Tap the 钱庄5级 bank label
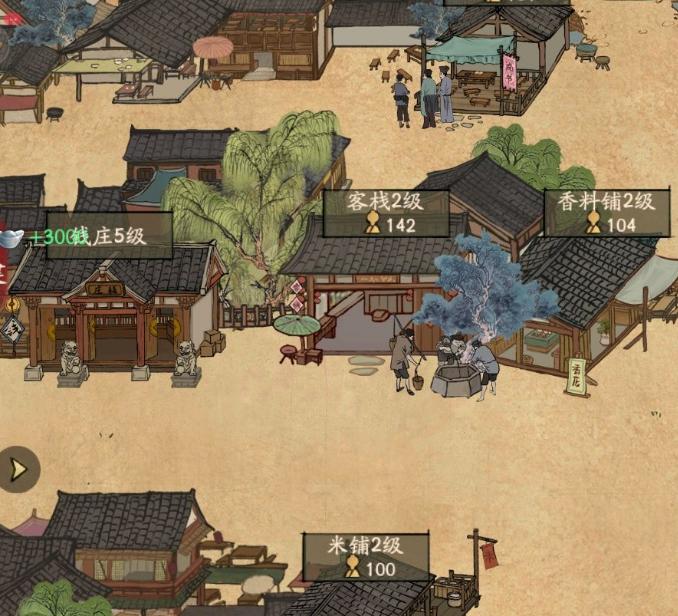The width and height of the screenshot is (678, 616). coord(110,237)
